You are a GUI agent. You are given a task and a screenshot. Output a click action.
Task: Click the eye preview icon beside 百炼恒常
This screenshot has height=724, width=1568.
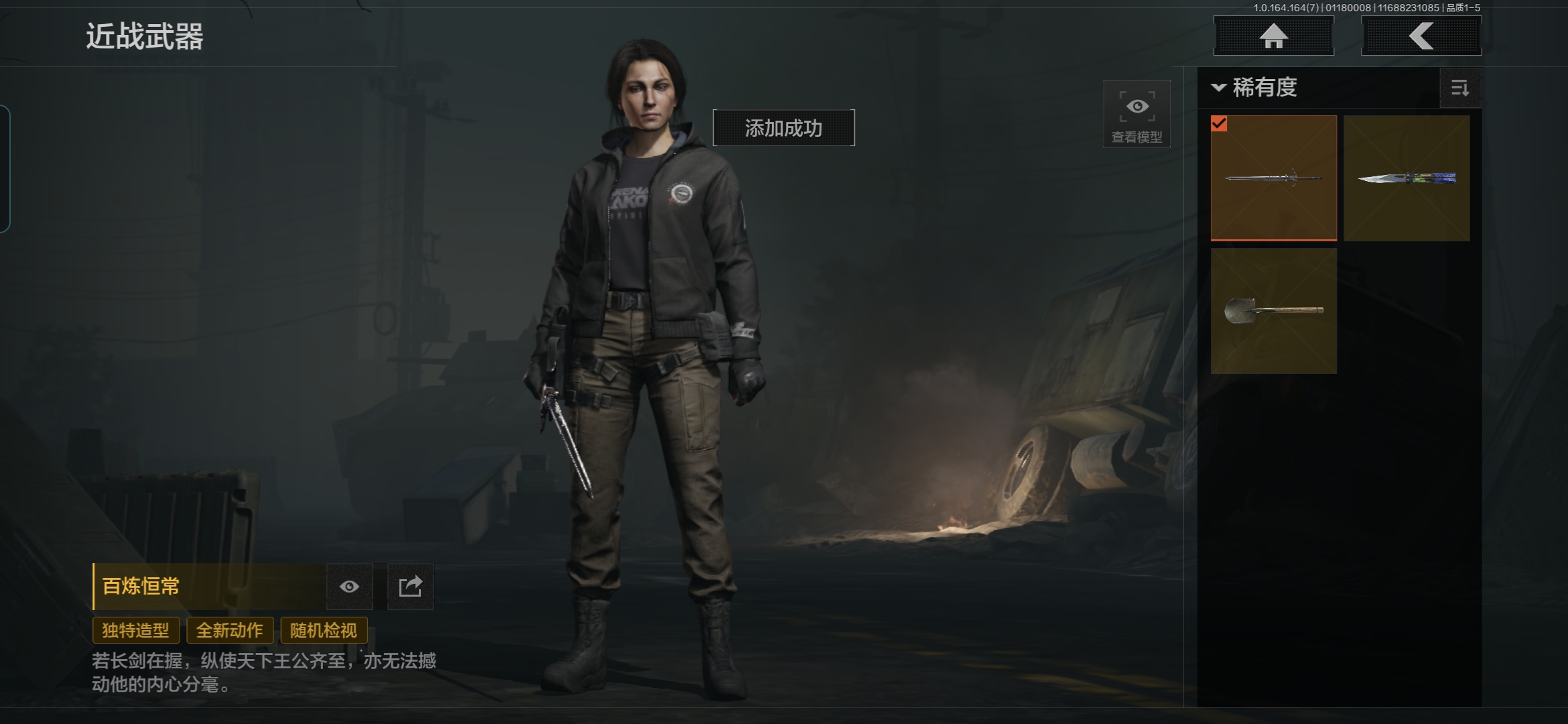[x=349, y=587]
